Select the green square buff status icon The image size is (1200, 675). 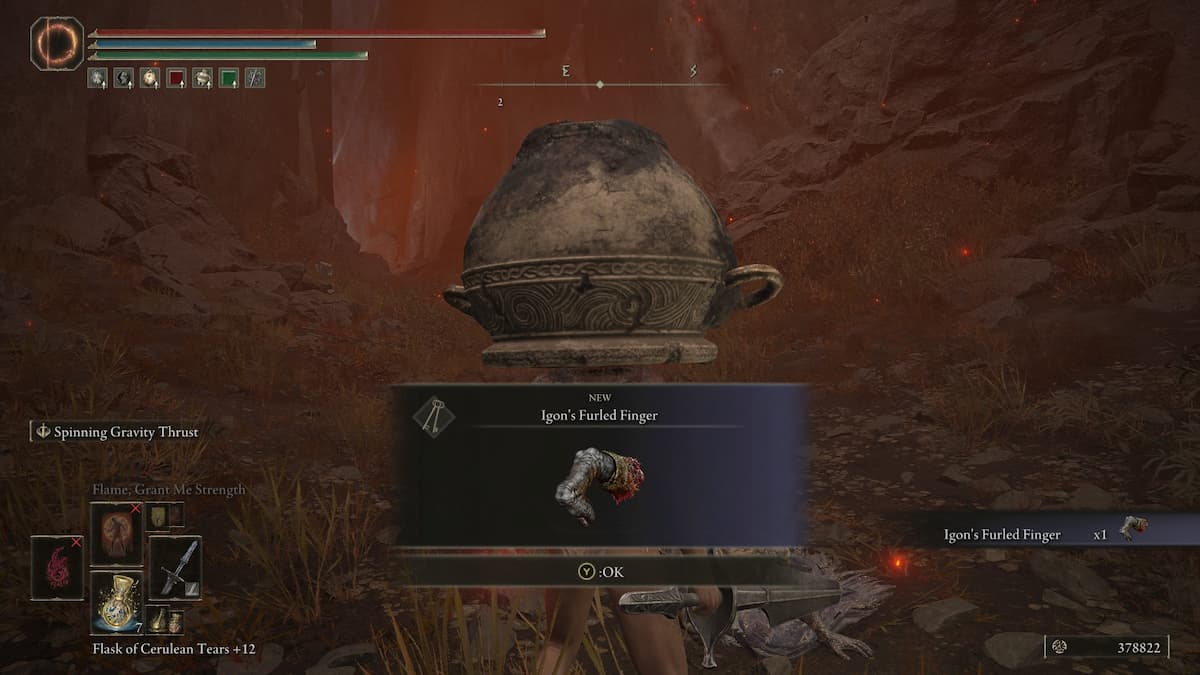[229, 77]
